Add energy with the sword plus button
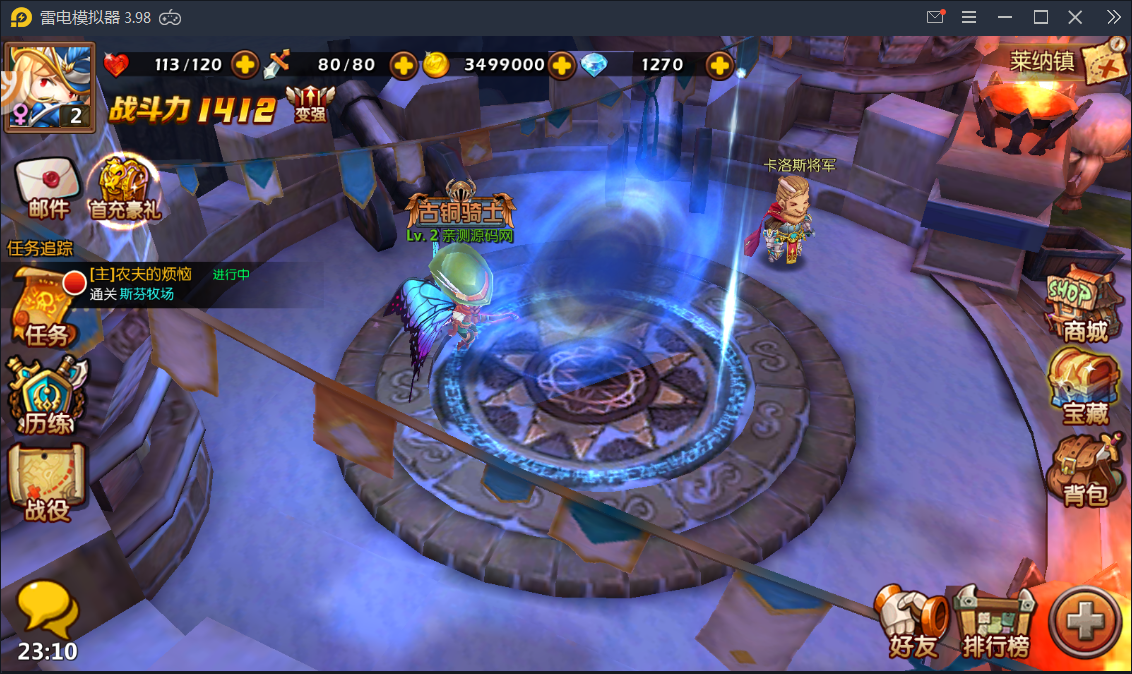 (x=403, y=65)
